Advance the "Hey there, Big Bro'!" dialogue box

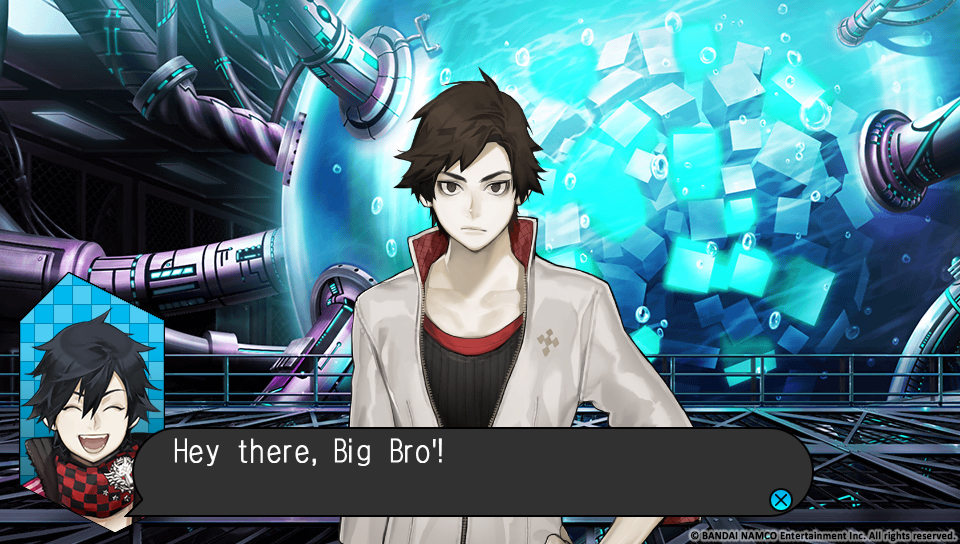779,499
